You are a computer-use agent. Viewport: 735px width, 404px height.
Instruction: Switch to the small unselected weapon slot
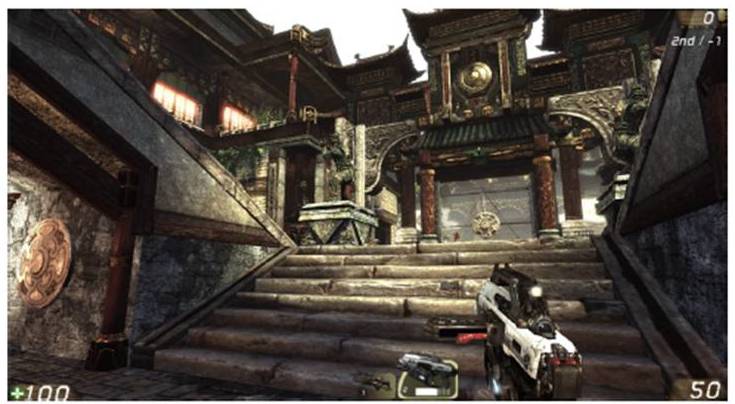point(375,381)
